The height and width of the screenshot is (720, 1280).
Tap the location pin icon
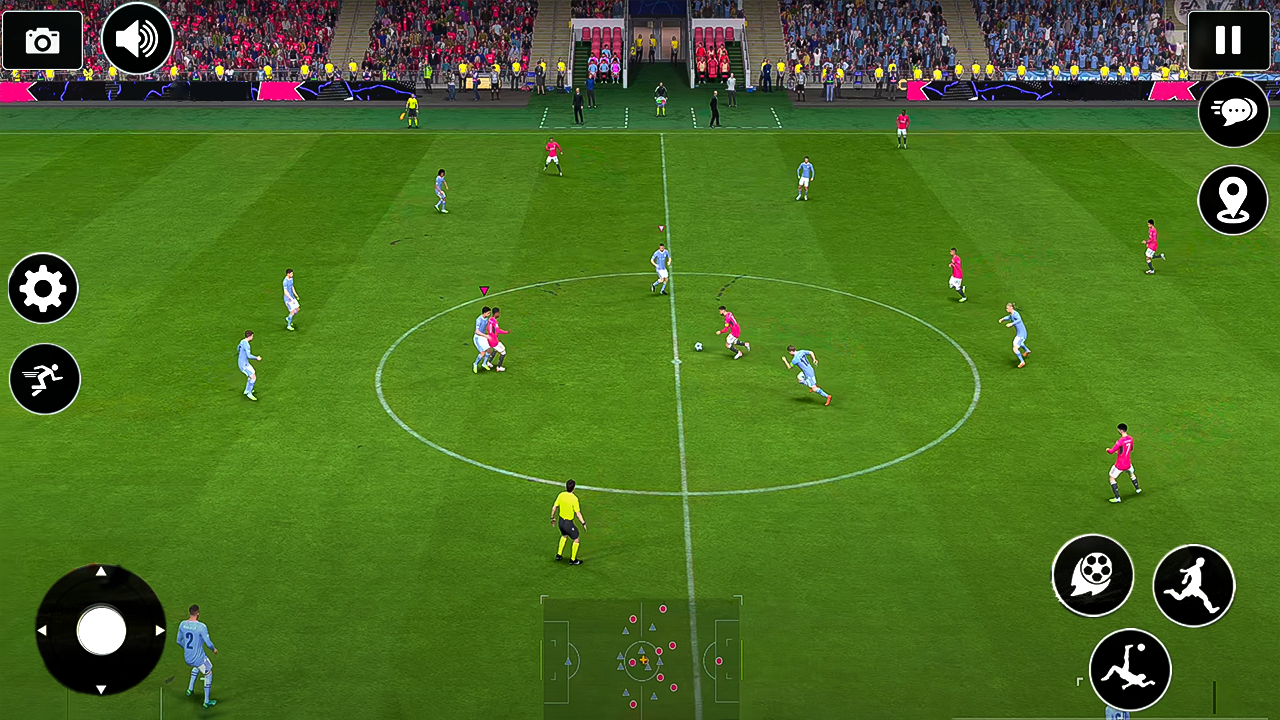1233,200
